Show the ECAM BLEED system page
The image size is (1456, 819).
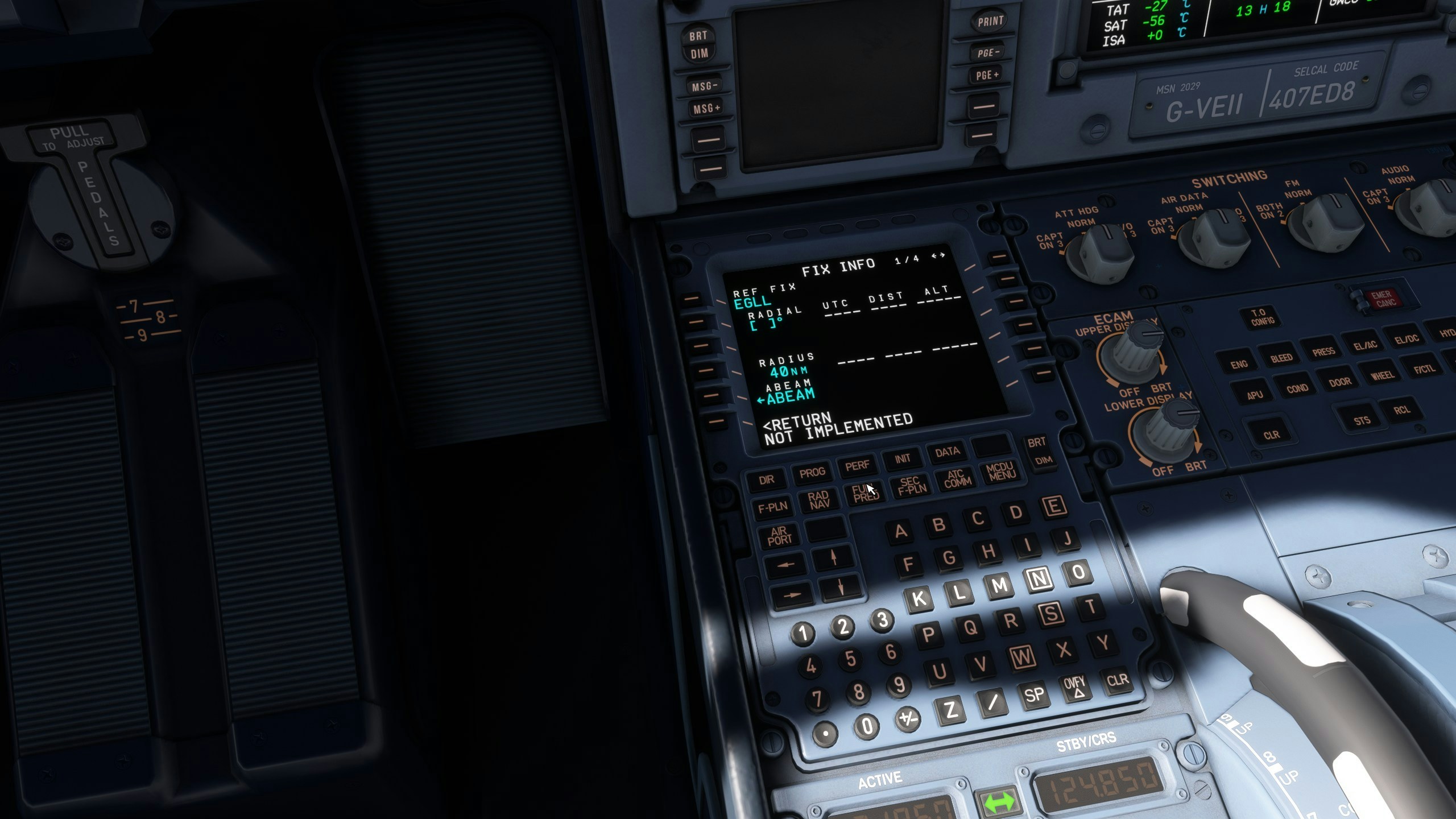tap(1281, 358)
